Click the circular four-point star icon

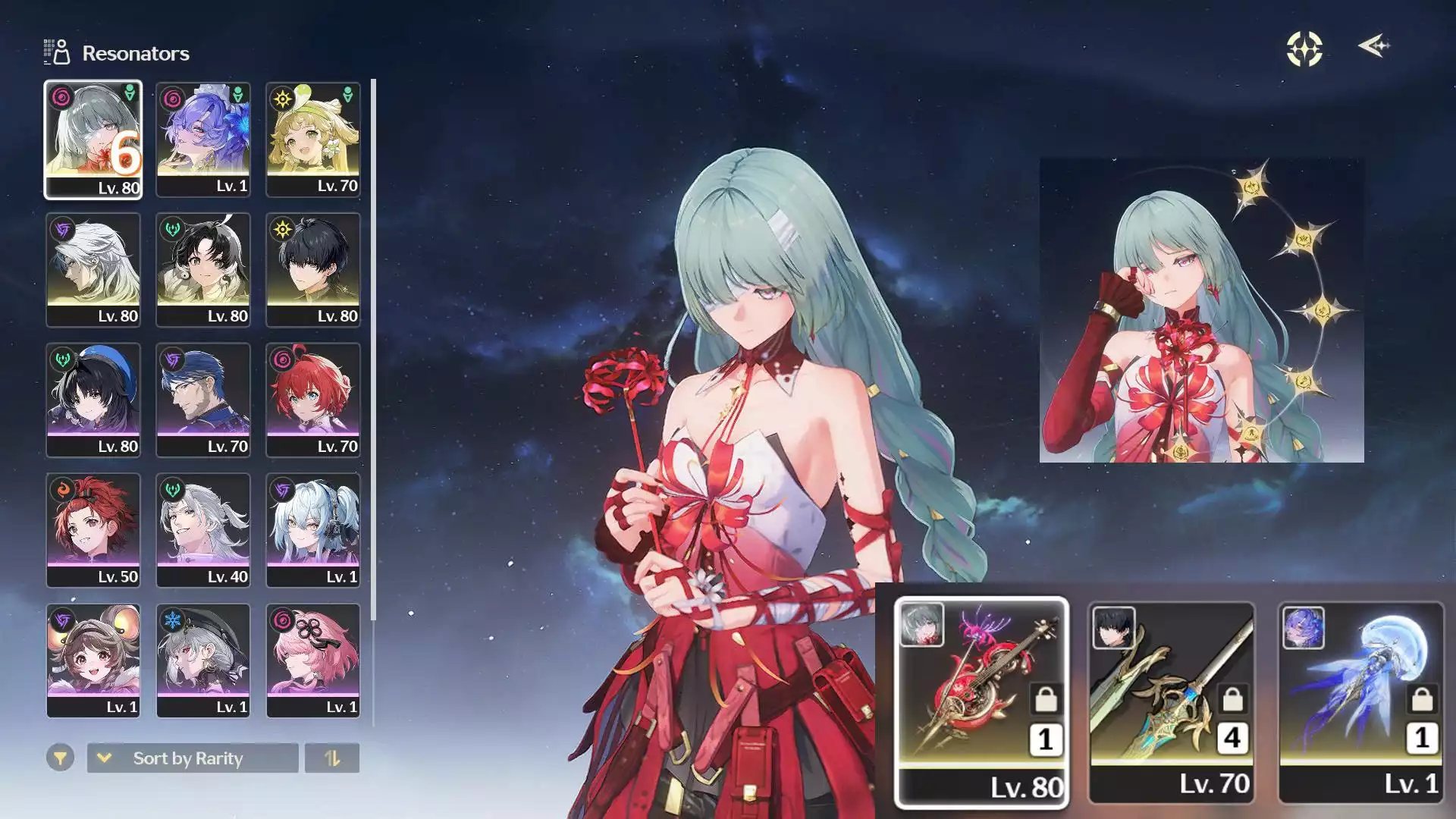(x=1304, y=49)
